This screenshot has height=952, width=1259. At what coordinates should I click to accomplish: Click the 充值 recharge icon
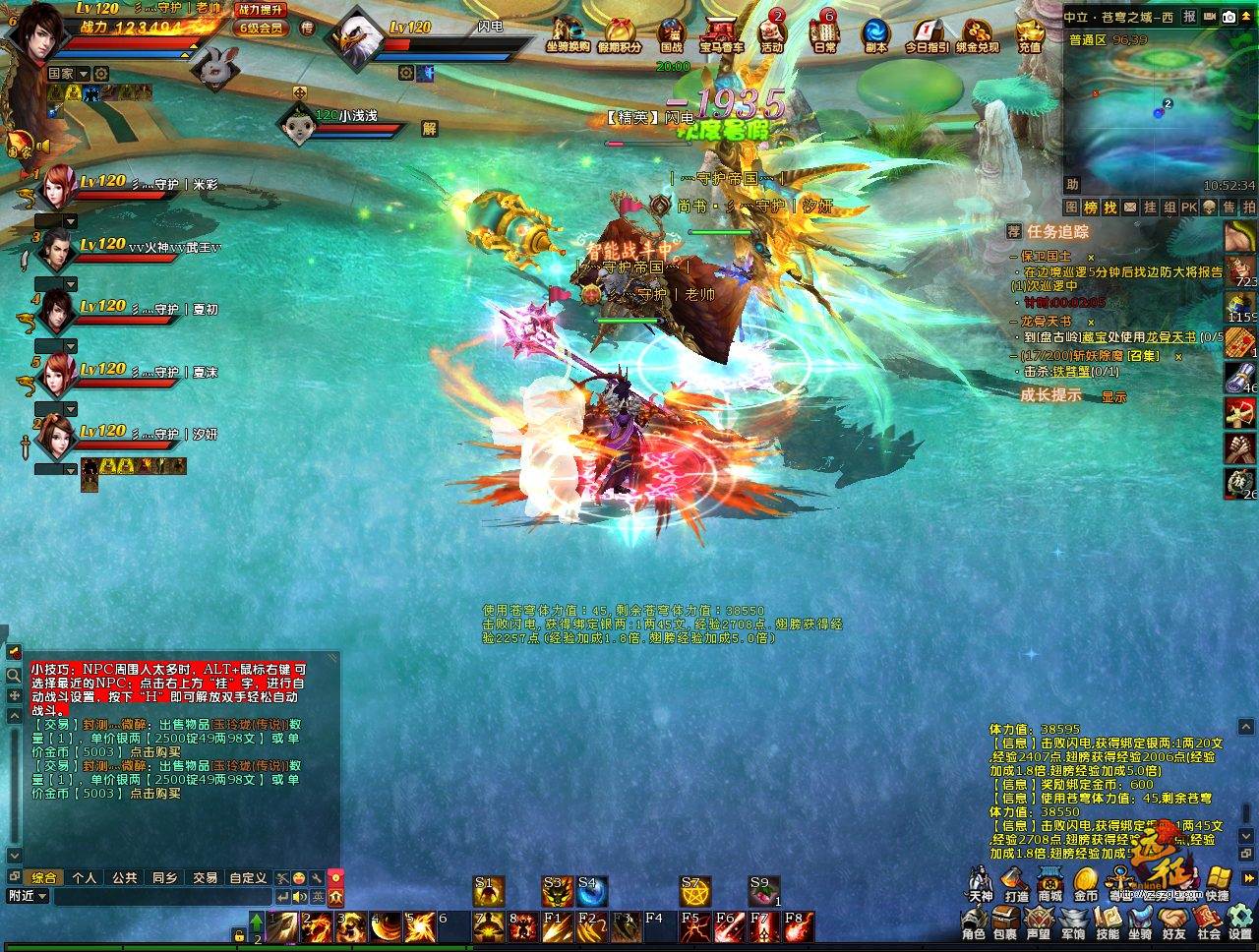pyautogui.click(x=1029, y=33)
